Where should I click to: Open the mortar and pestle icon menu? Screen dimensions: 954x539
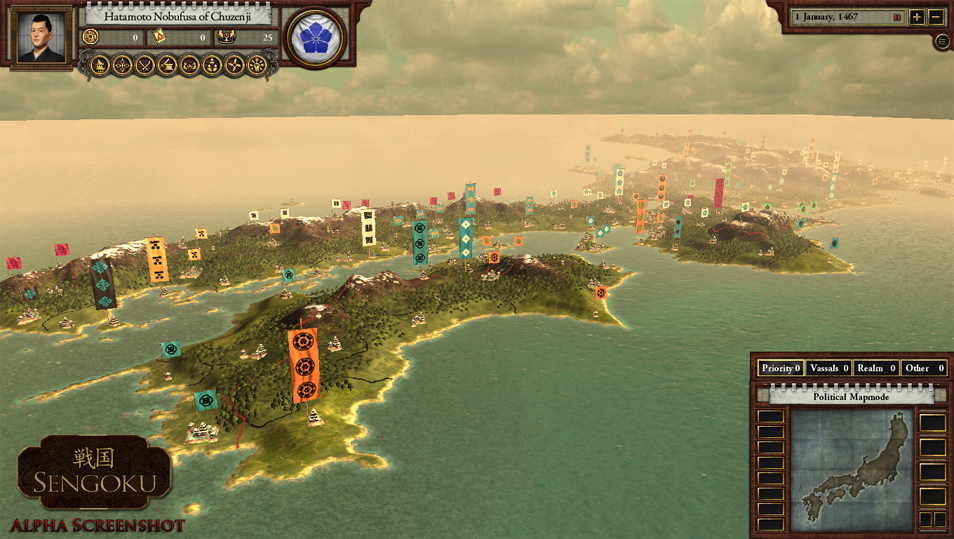pyautogui.click(x=167, y=66)
